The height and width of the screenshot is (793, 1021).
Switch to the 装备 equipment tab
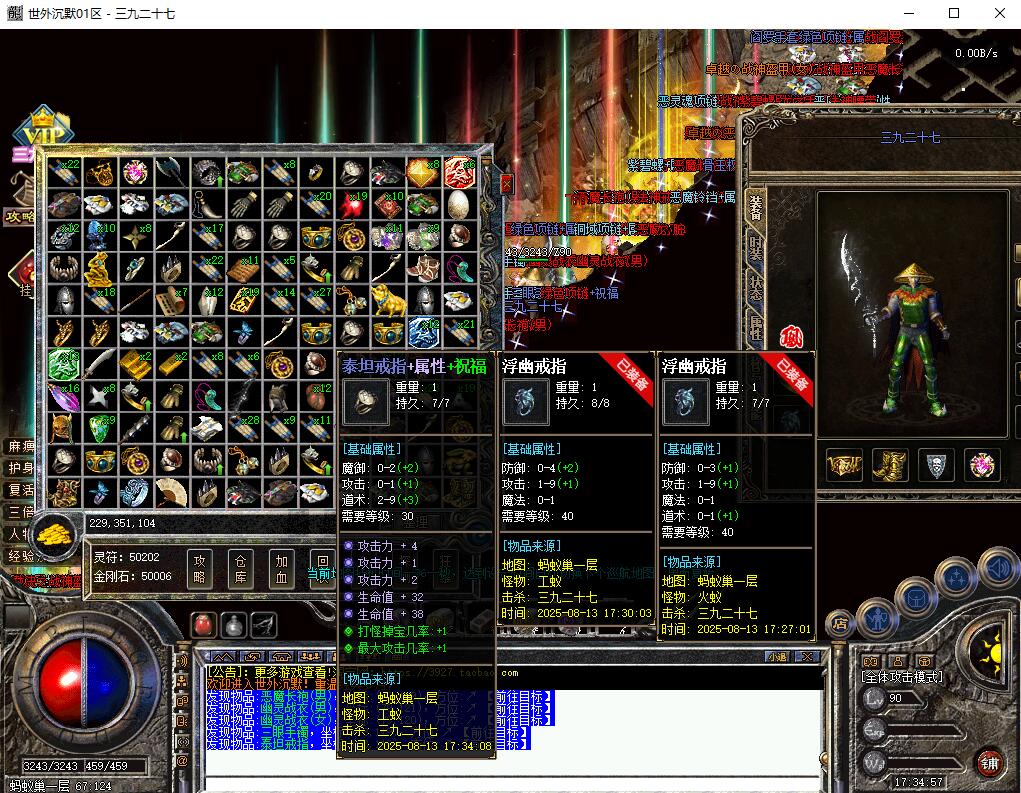(x=756, y=208)
